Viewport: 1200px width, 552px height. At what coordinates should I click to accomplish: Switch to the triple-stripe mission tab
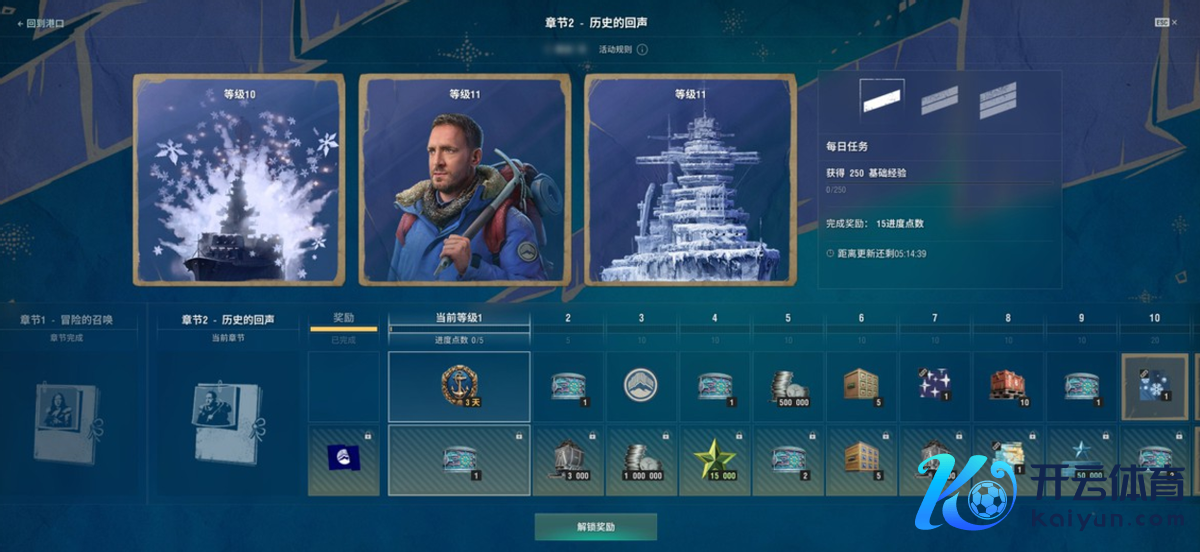(997, 98)
